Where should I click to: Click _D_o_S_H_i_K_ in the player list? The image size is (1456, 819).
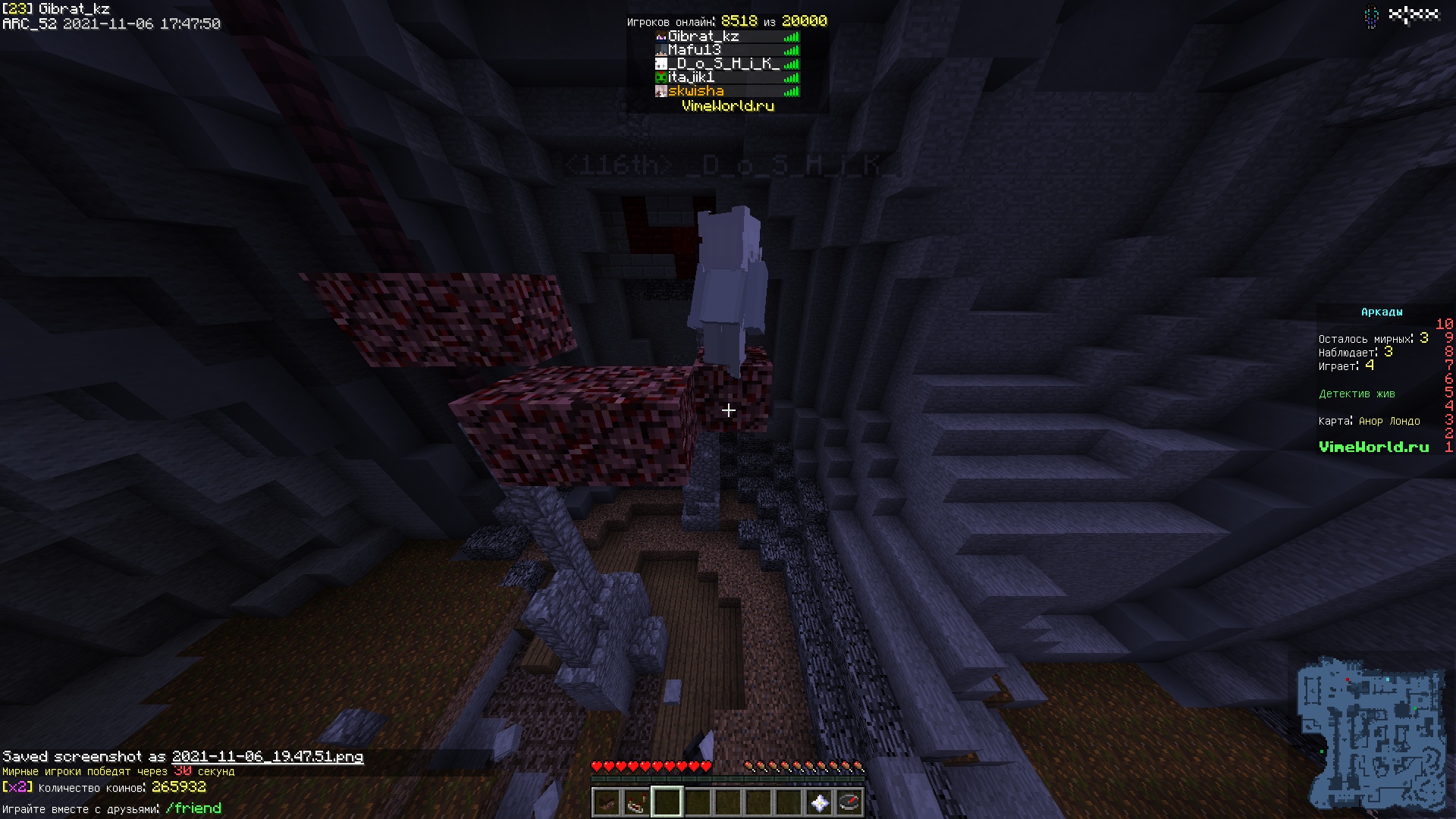pyautogui.click(x=723, y=64)
